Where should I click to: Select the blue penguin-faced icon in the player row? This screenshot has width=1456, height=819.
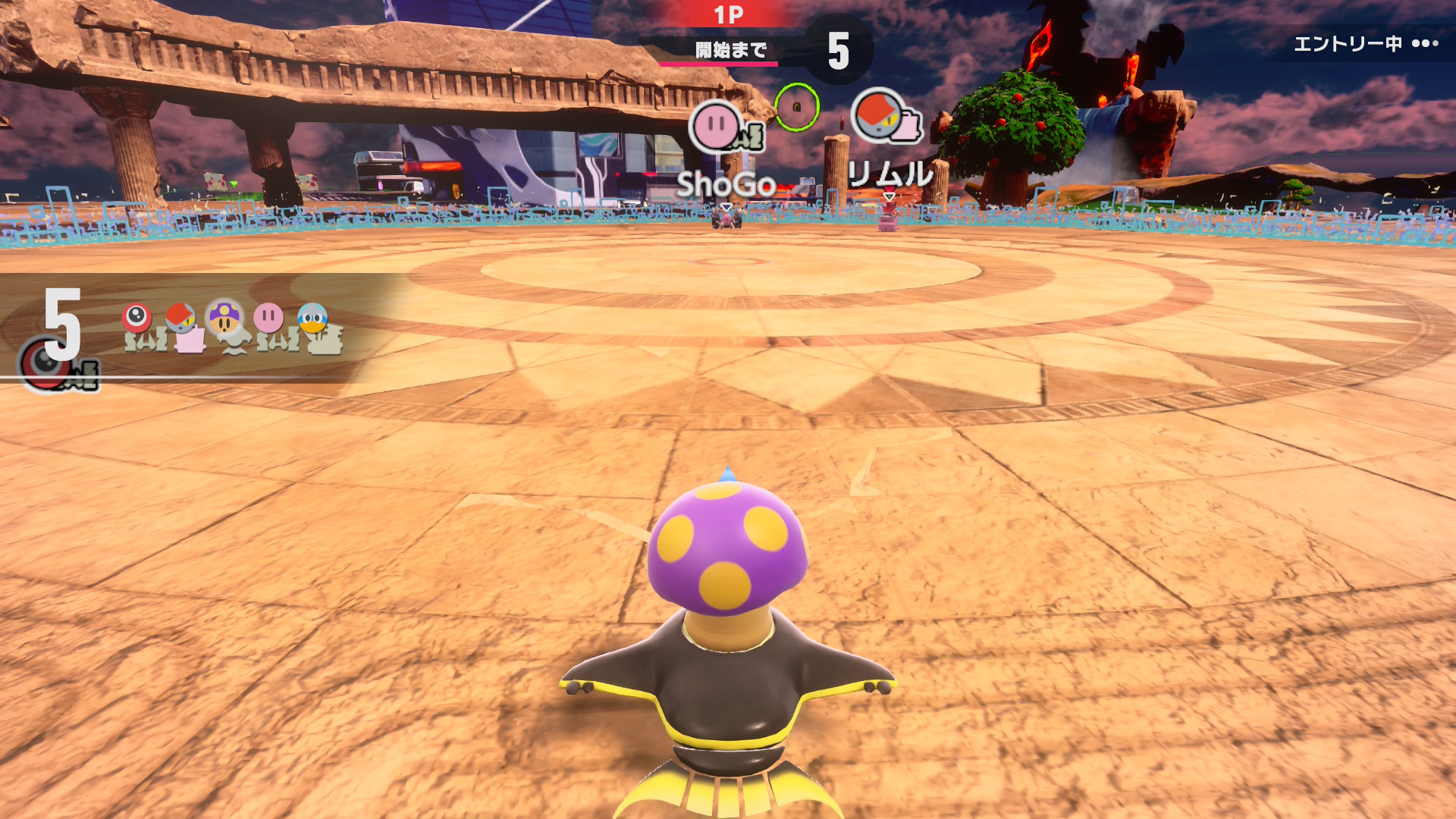pyautogui.click(x=312, y=318)
